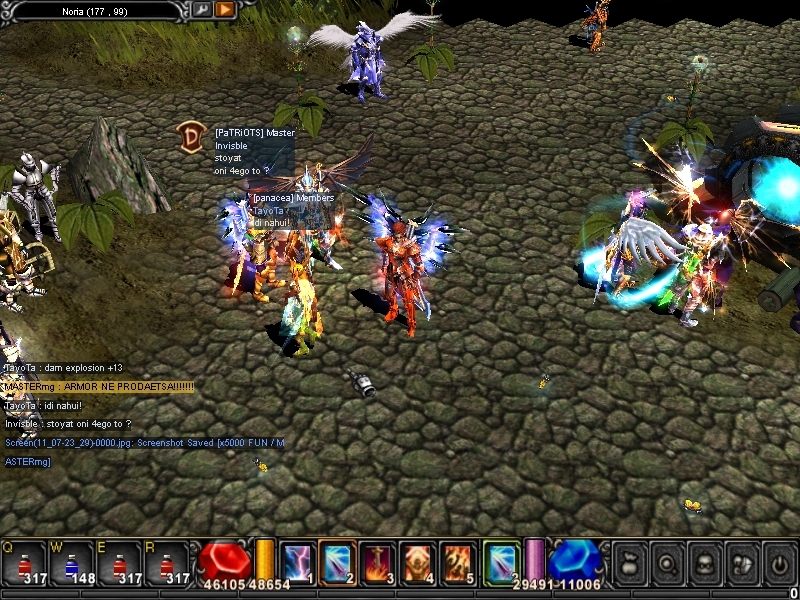Image resolution: width=800 pixels, height=600 pixels.
Task: Open the character helmet menu button
Action: coord(704,563)
